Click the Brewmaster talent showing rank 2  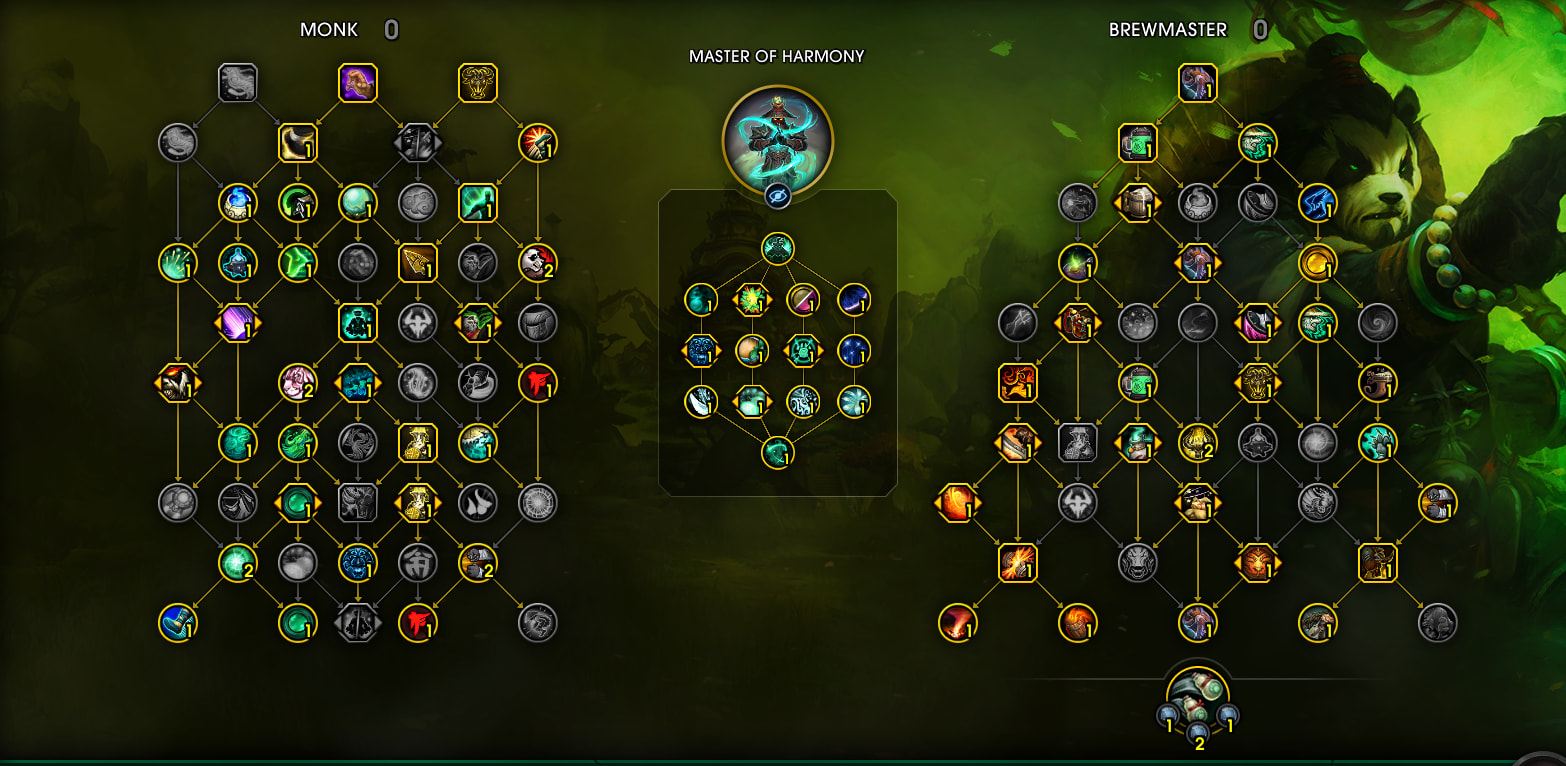(x=1197, y=443)
